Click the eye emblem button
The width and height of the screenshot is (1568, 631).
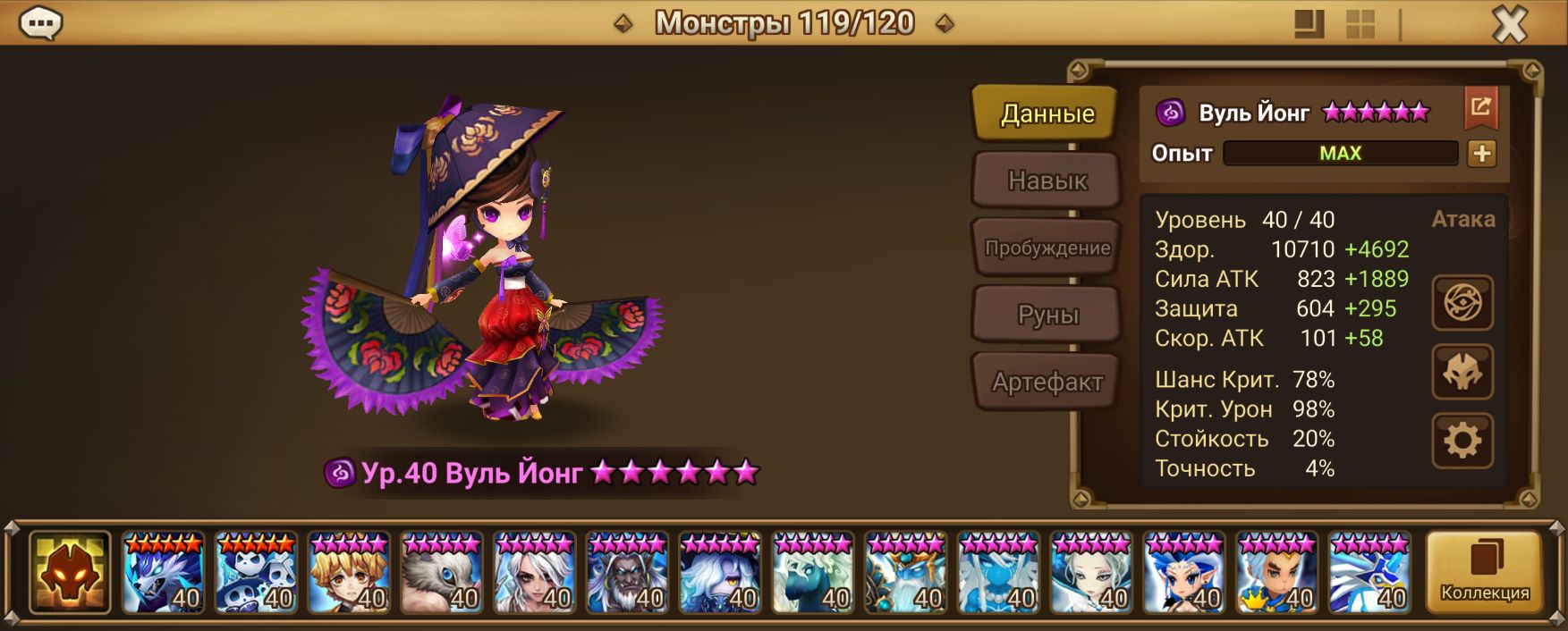point(1462,303)
